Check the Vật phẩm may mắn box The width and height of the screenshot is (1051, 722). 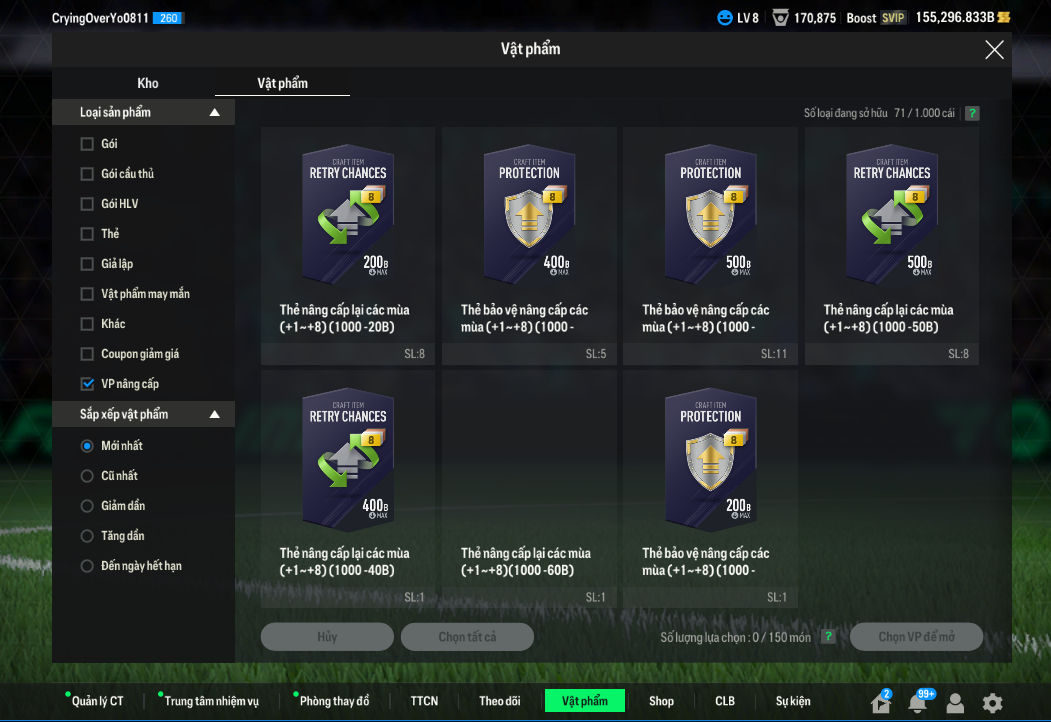click(87, 294)
